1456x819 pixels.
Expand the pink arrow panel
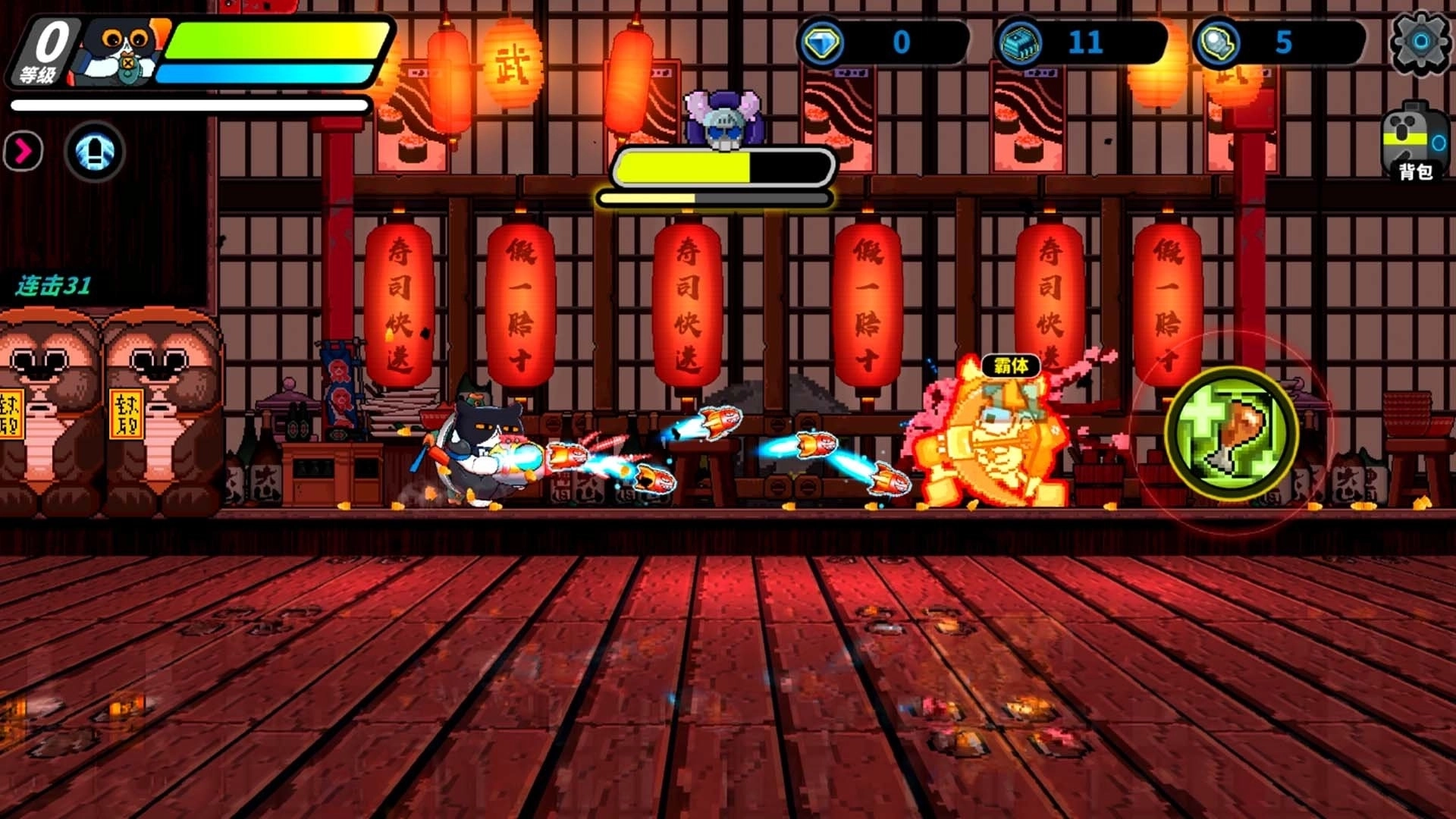(23, 151)
